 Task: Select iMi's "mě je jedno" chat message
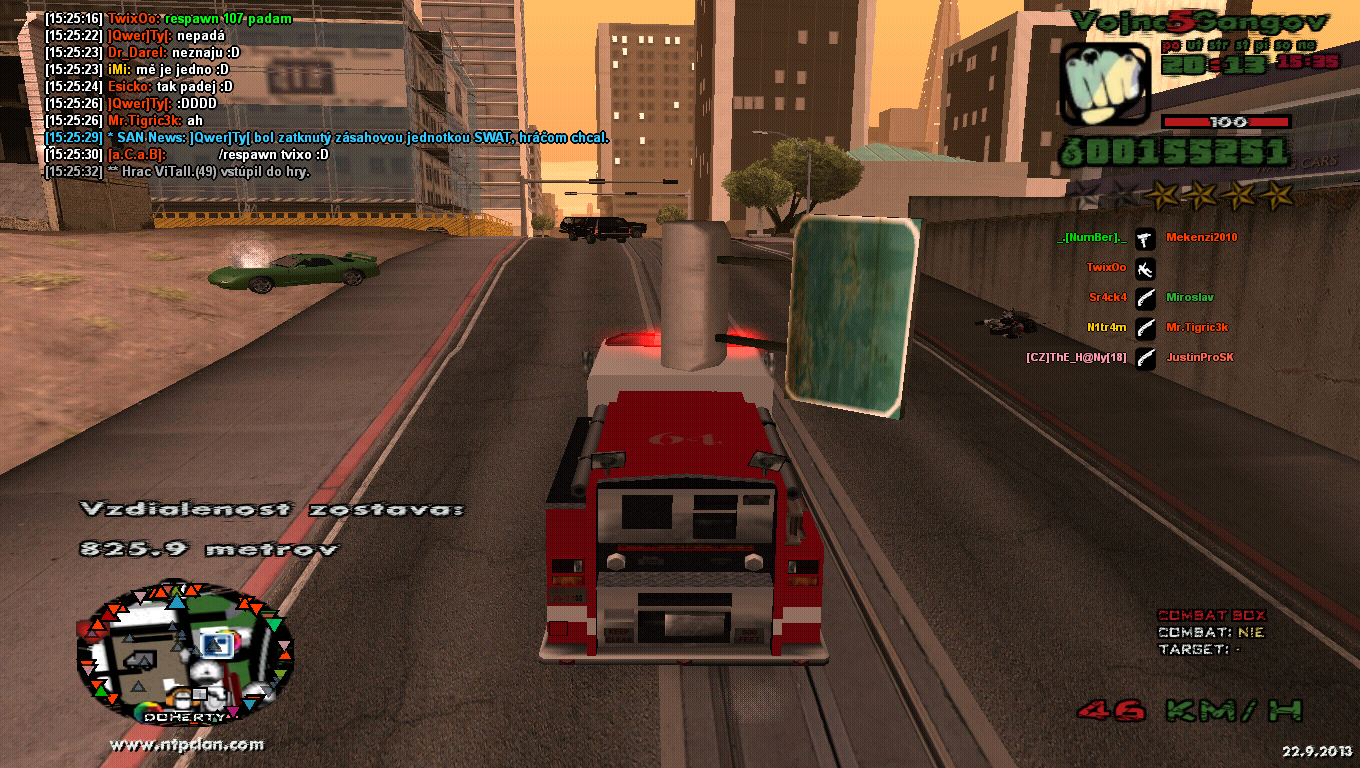(137, 70)
